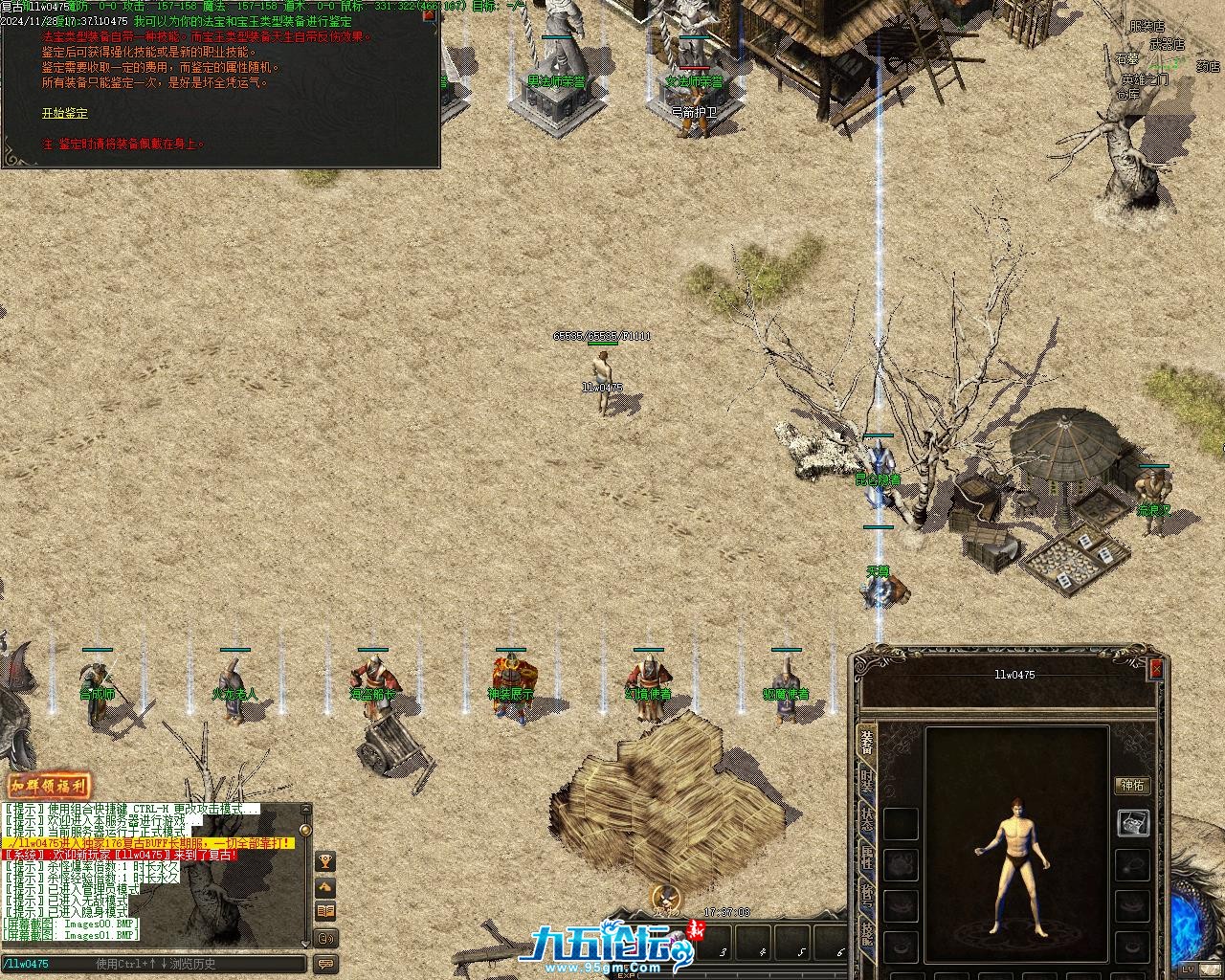
Task: Click the 开始鉴定 link in NPC dialog
Action: coord(64,113)
